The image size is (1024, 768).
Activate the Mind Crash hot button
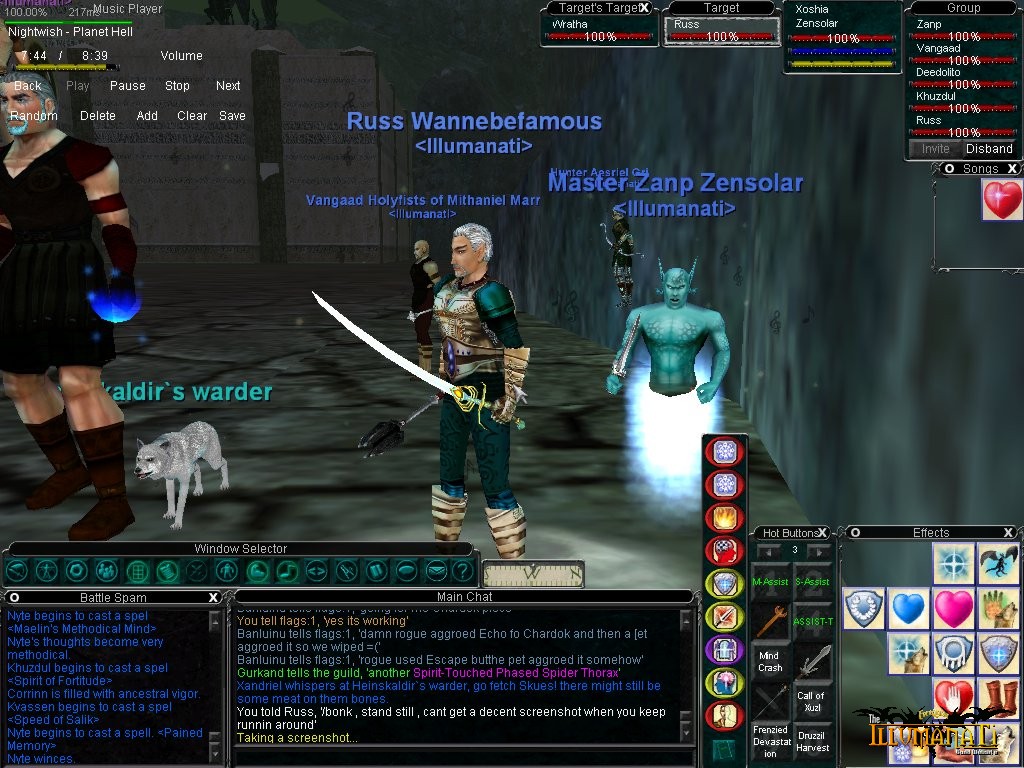click(x=770, y=661)
